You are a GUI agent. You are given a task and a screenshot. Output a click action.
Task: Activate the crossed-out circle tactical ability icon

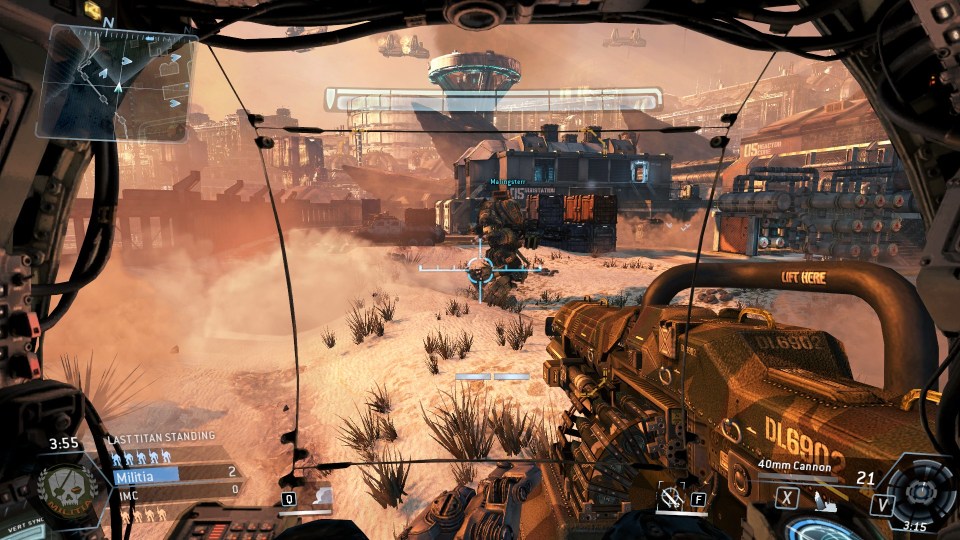[x=671, y=497]
